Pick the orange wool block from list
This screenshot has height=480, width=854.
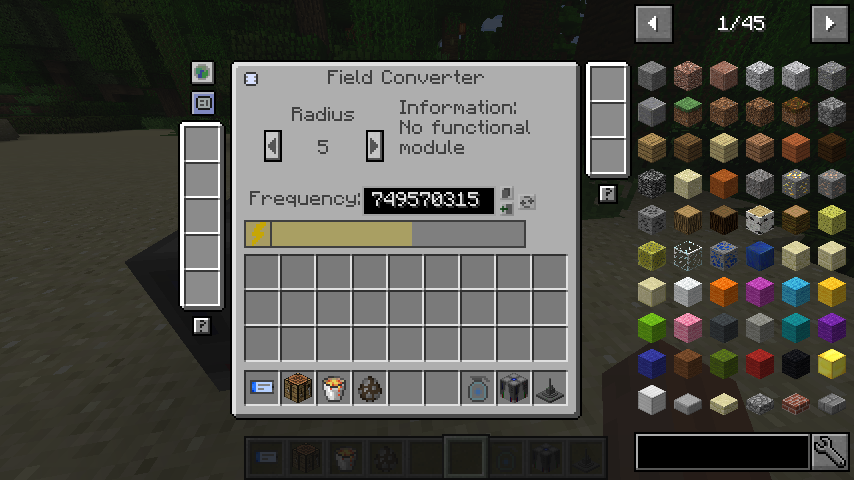coord(724,292)
